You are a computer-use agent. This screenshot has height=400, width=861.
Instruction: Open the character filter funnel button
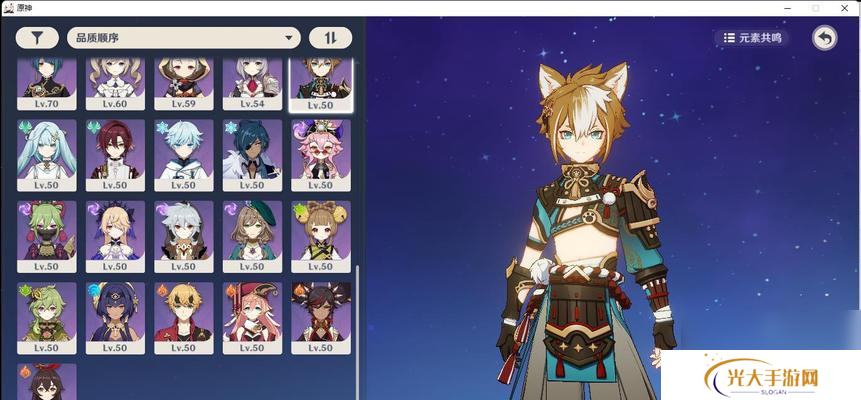pos(37,38)
